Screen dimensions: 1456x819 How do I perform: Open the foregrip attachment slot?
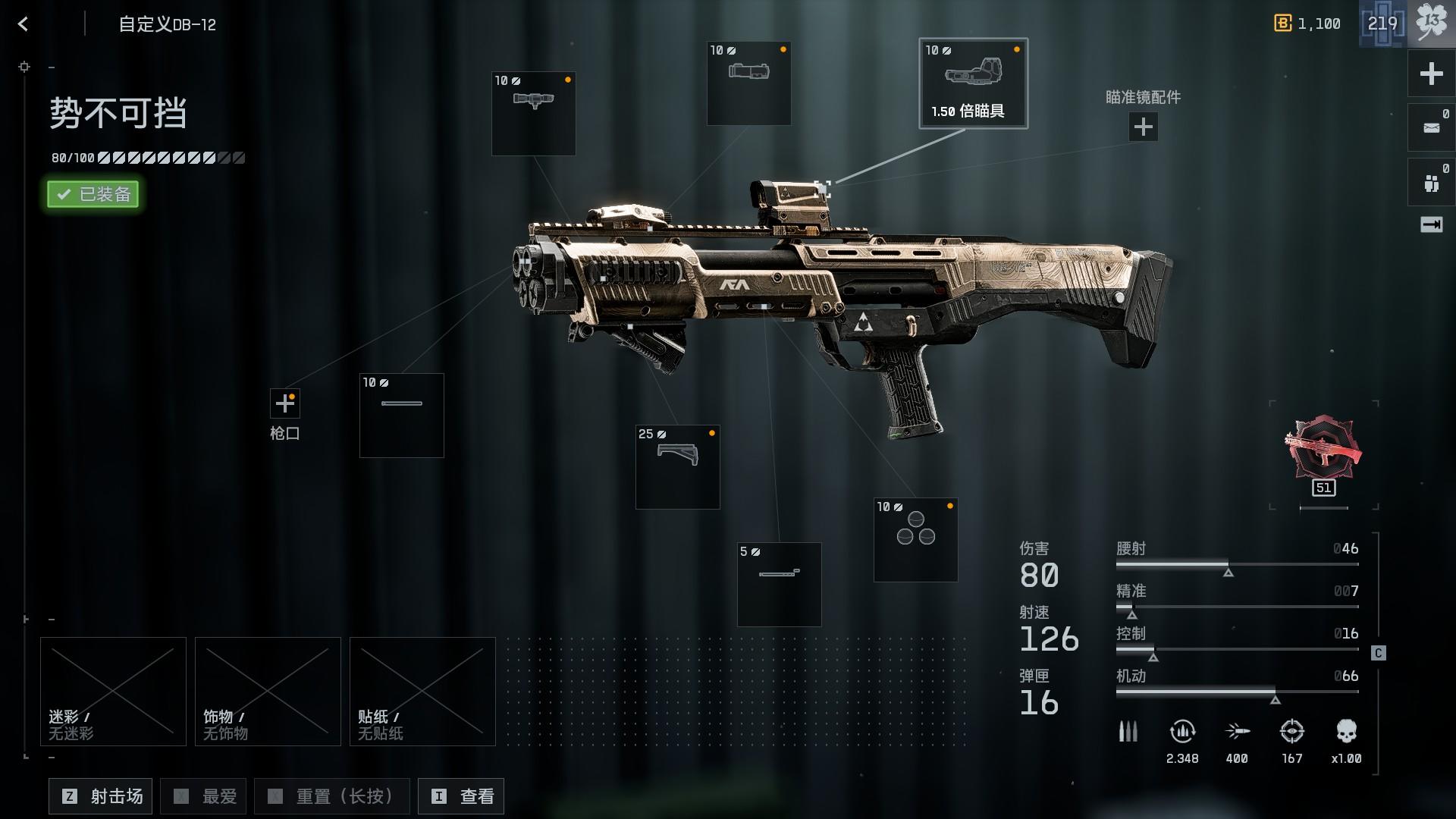677,466
